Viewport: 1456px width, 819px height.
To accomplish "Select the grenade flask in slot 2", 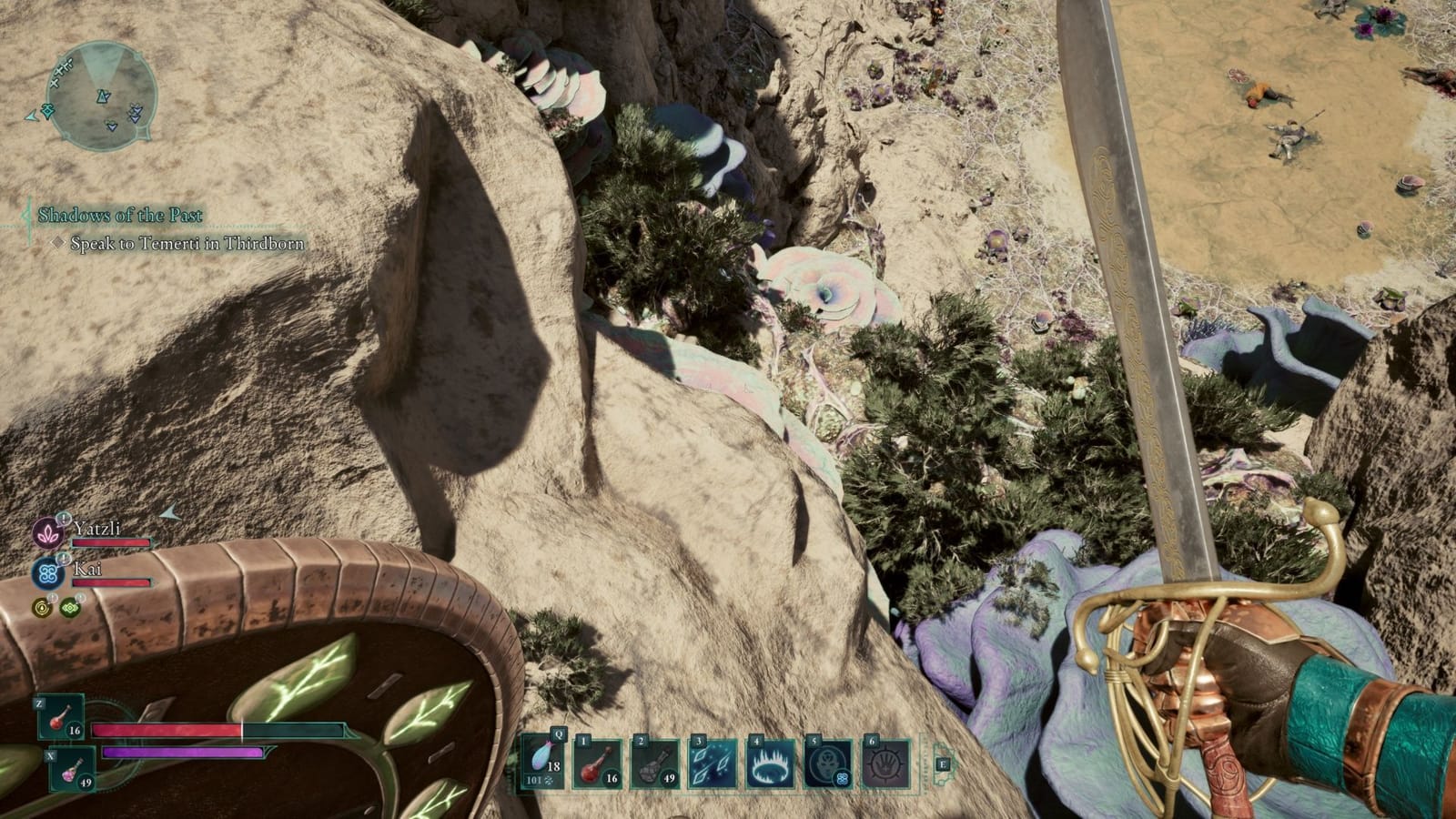I will click(654, 763).
